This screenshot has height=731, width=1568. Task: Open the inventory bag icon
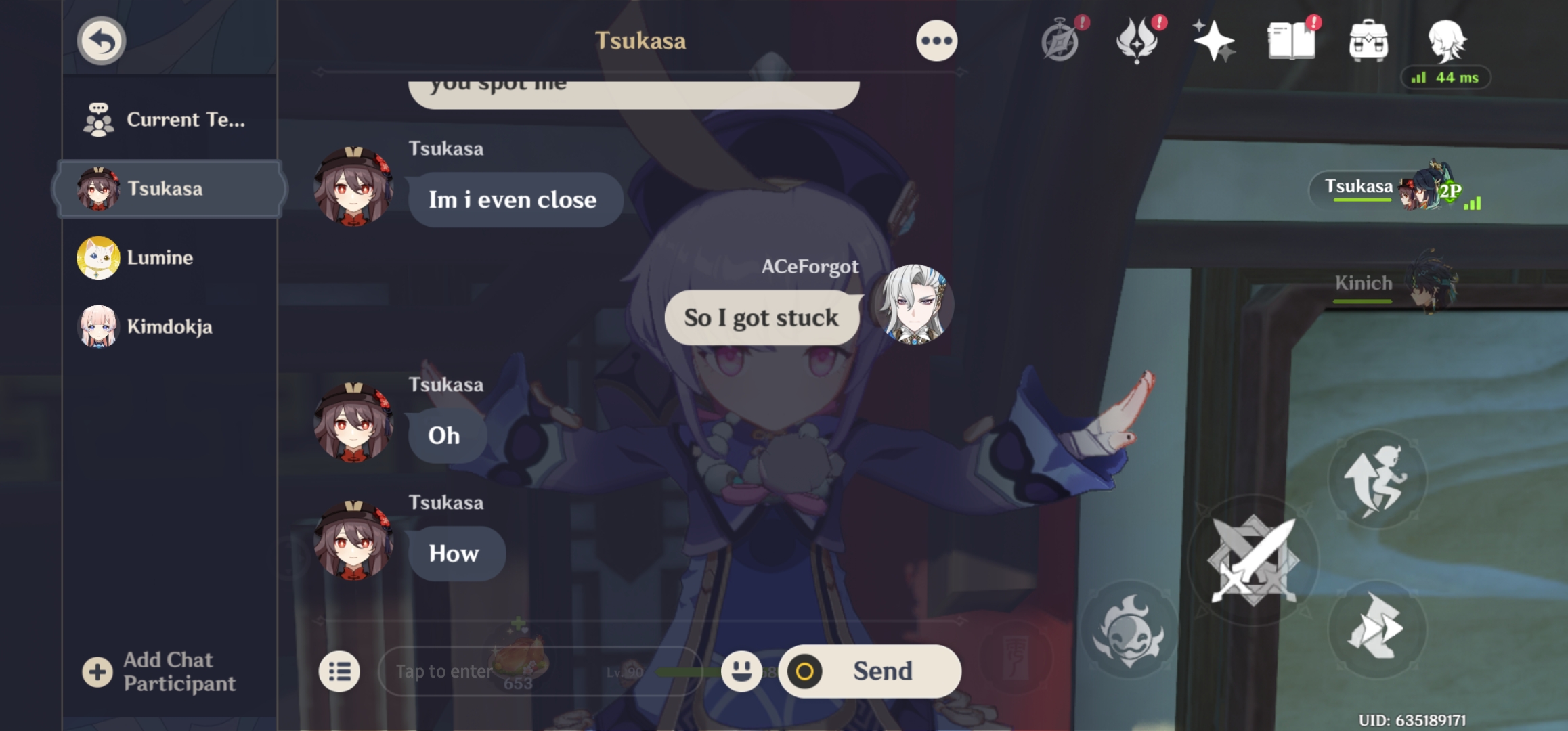[1369, 42]
